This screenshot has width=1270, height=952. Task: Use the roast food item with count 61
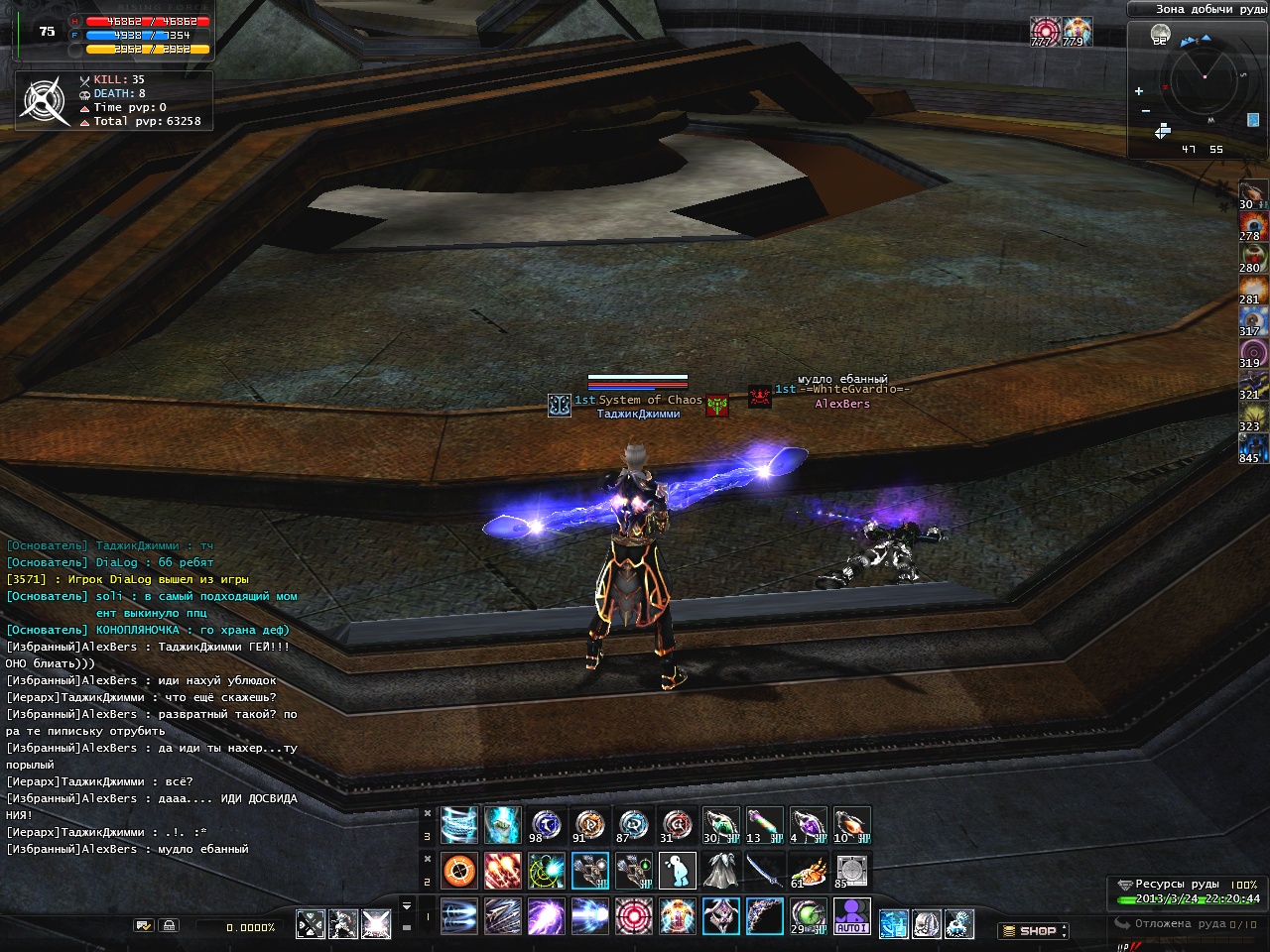tap(808, 871)
